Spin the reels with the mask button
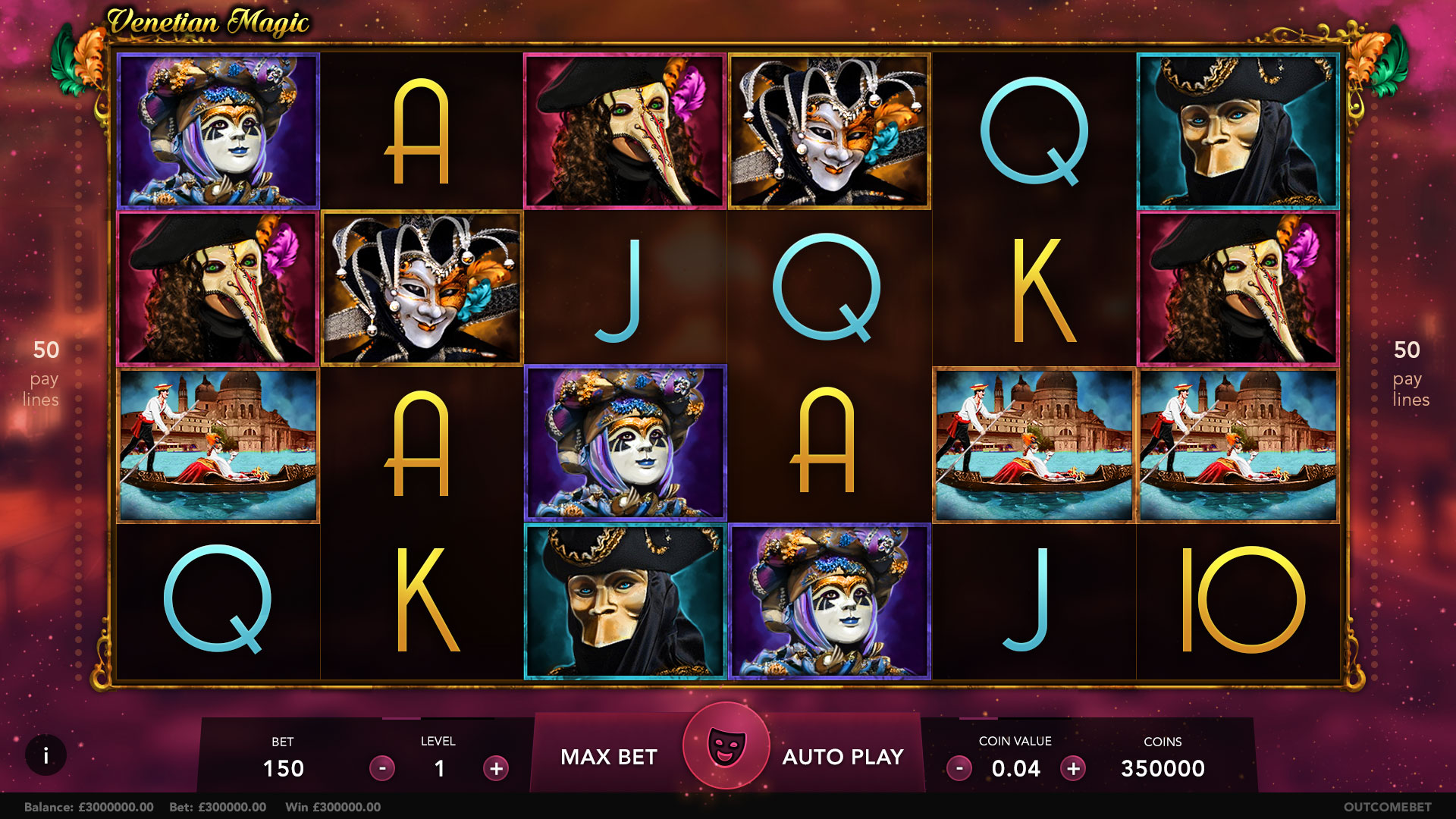The width and height of the screenshot is (1456, 819). (726, 746)
